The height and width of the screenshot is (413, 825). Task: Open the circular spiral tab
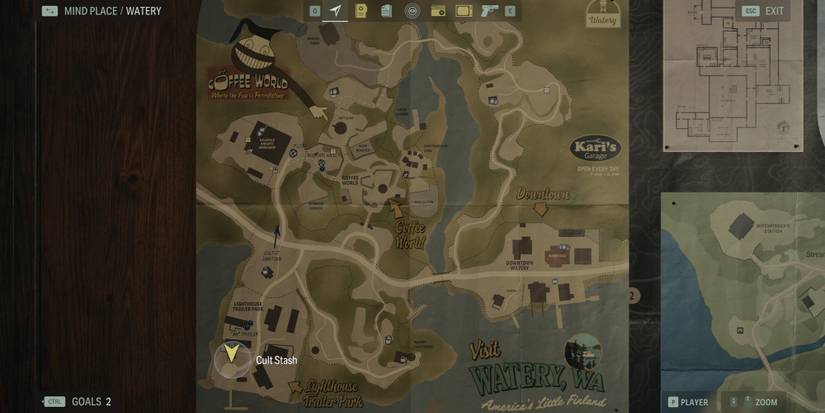pos(412,11)
